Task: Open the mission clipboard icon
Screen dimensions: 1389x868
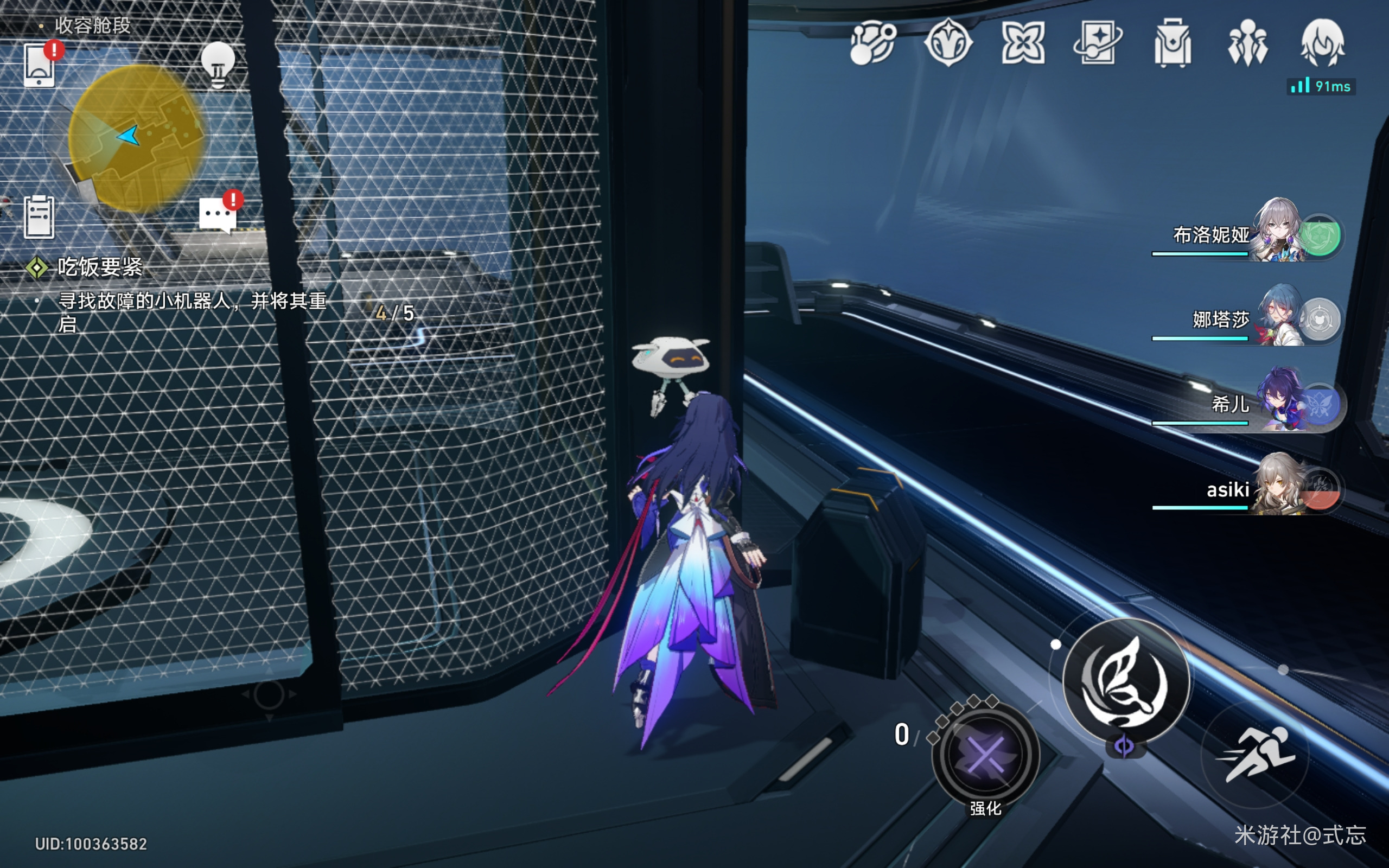Action: coord(39,216)
